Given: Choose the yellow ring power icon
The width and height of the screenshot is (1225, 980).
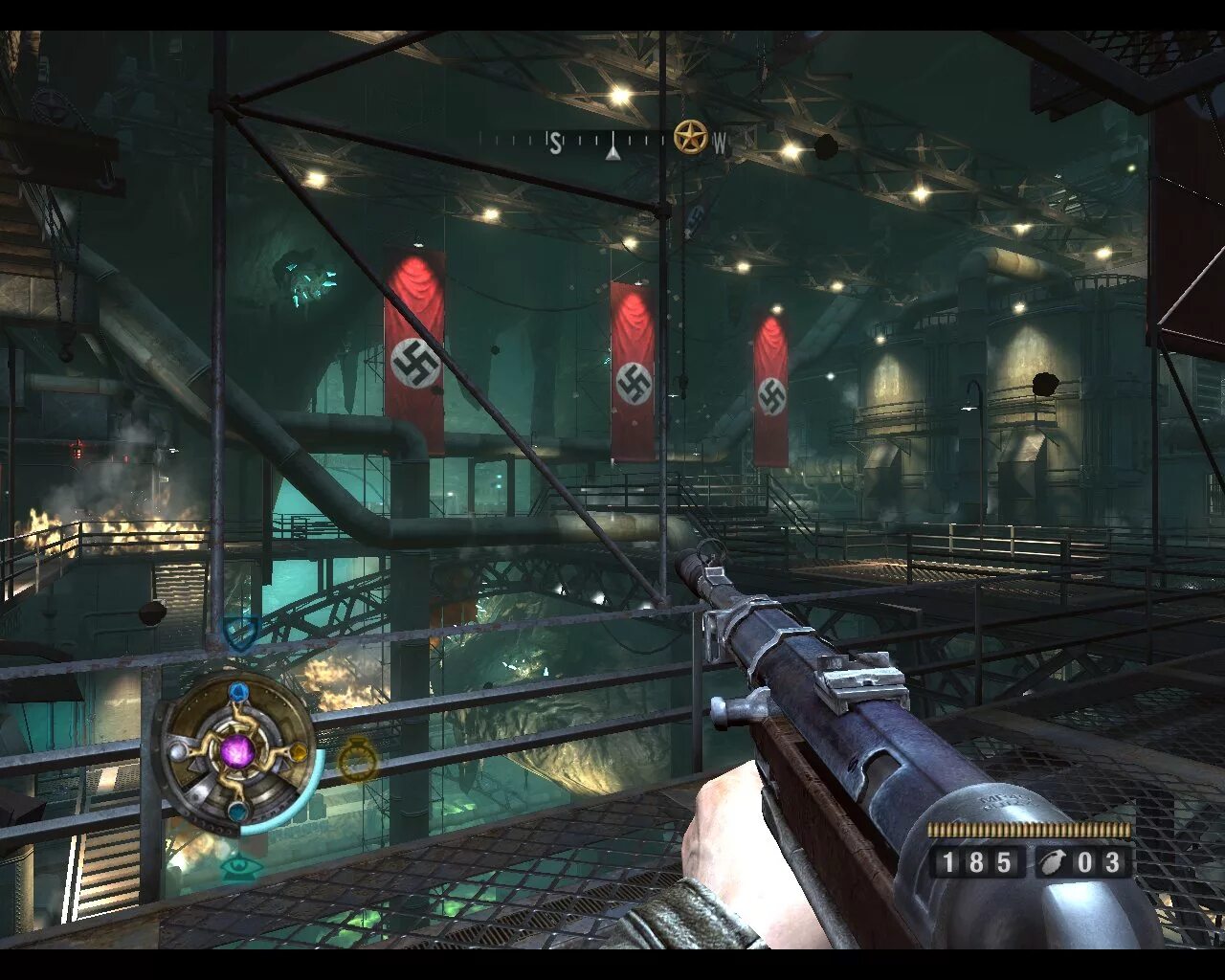Looking at the screenshot, I should pyautogui.click(x=358, y=761).
